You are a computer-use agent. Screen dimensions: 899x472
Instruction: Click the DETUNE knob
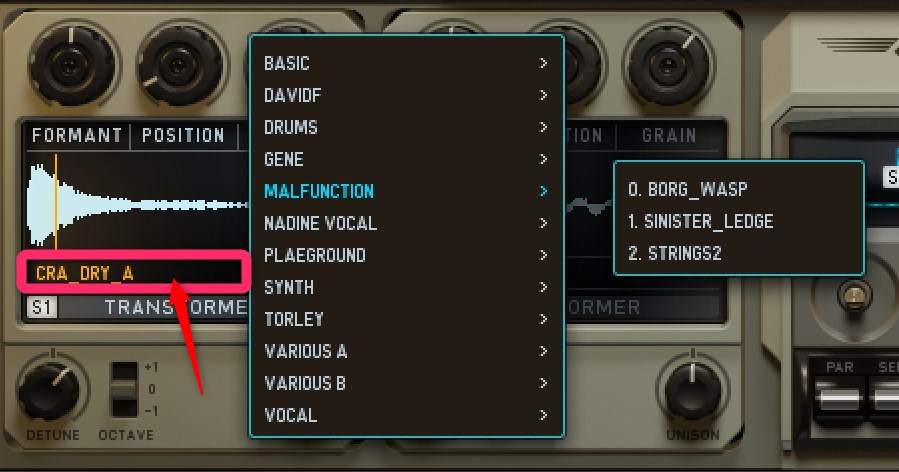(48, 391)
